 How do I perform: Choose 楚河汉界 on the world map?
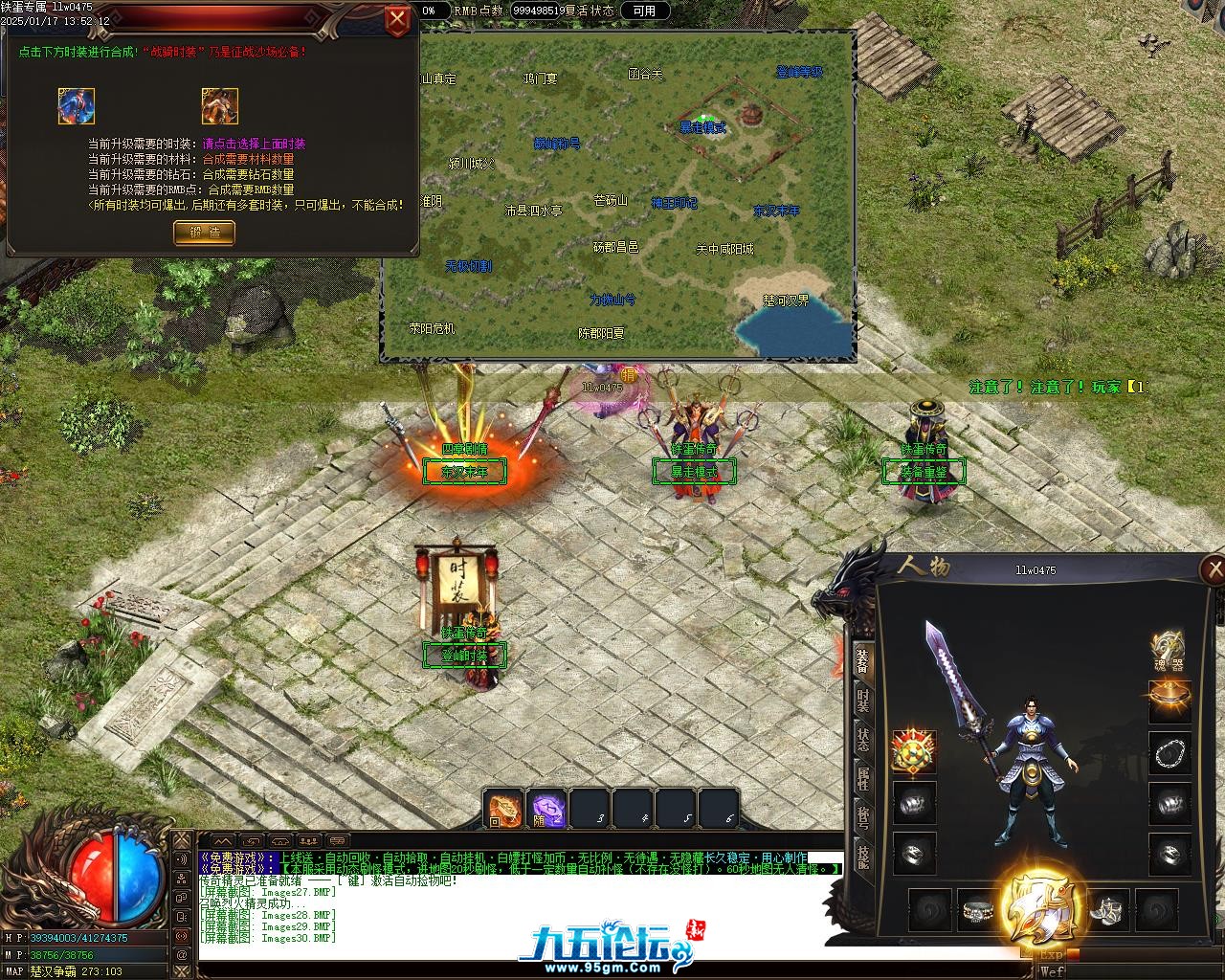(x=786, y=300)
